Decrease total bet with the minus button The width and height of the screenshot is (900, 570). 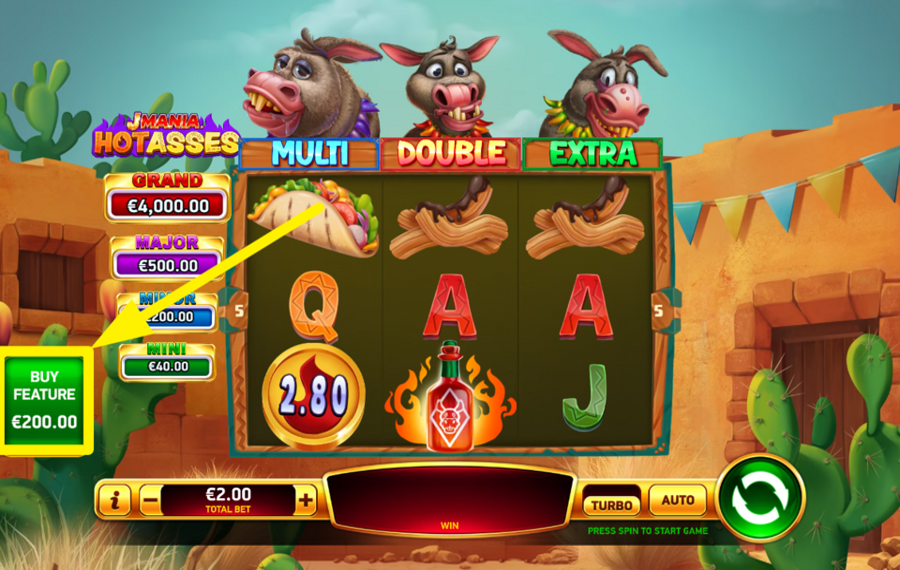(150, 499)
